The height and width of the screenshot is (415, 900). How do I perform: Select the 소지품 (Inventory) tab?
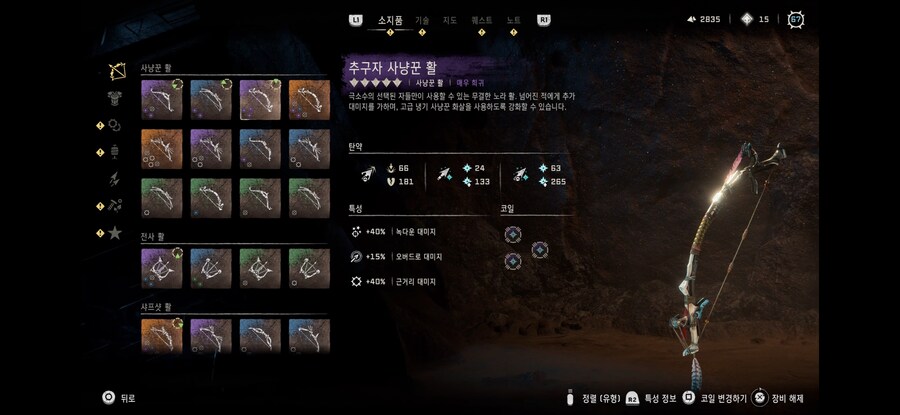(x=390, y=19)
